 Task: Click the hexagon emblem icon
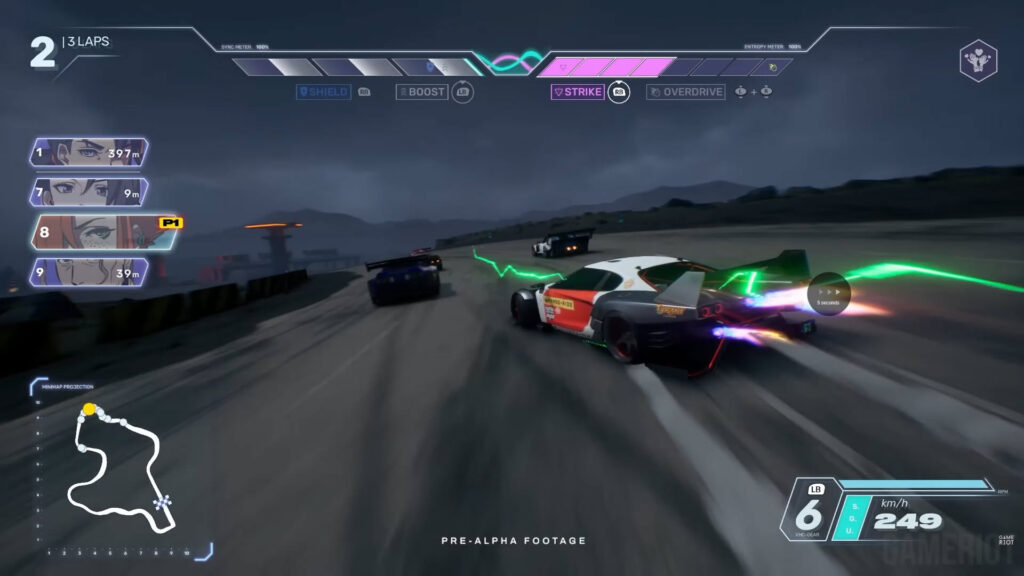977,60
